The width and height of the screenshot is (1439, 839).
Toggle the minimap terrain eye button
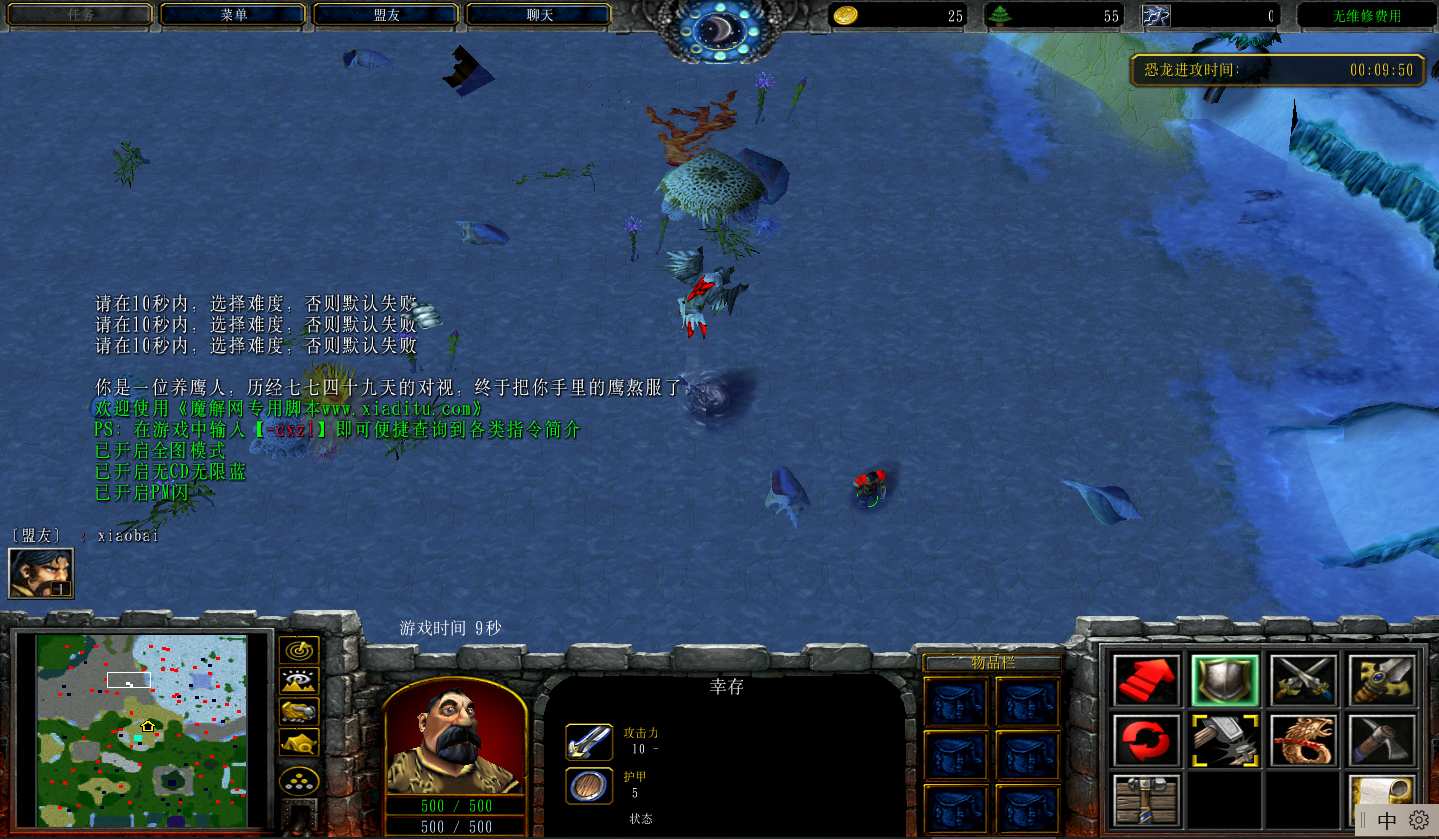pos(299,681)
